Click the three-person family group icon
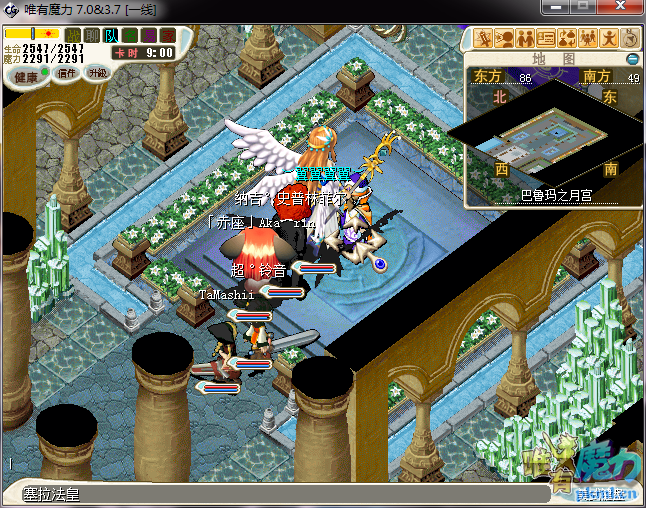 [588, 39]
